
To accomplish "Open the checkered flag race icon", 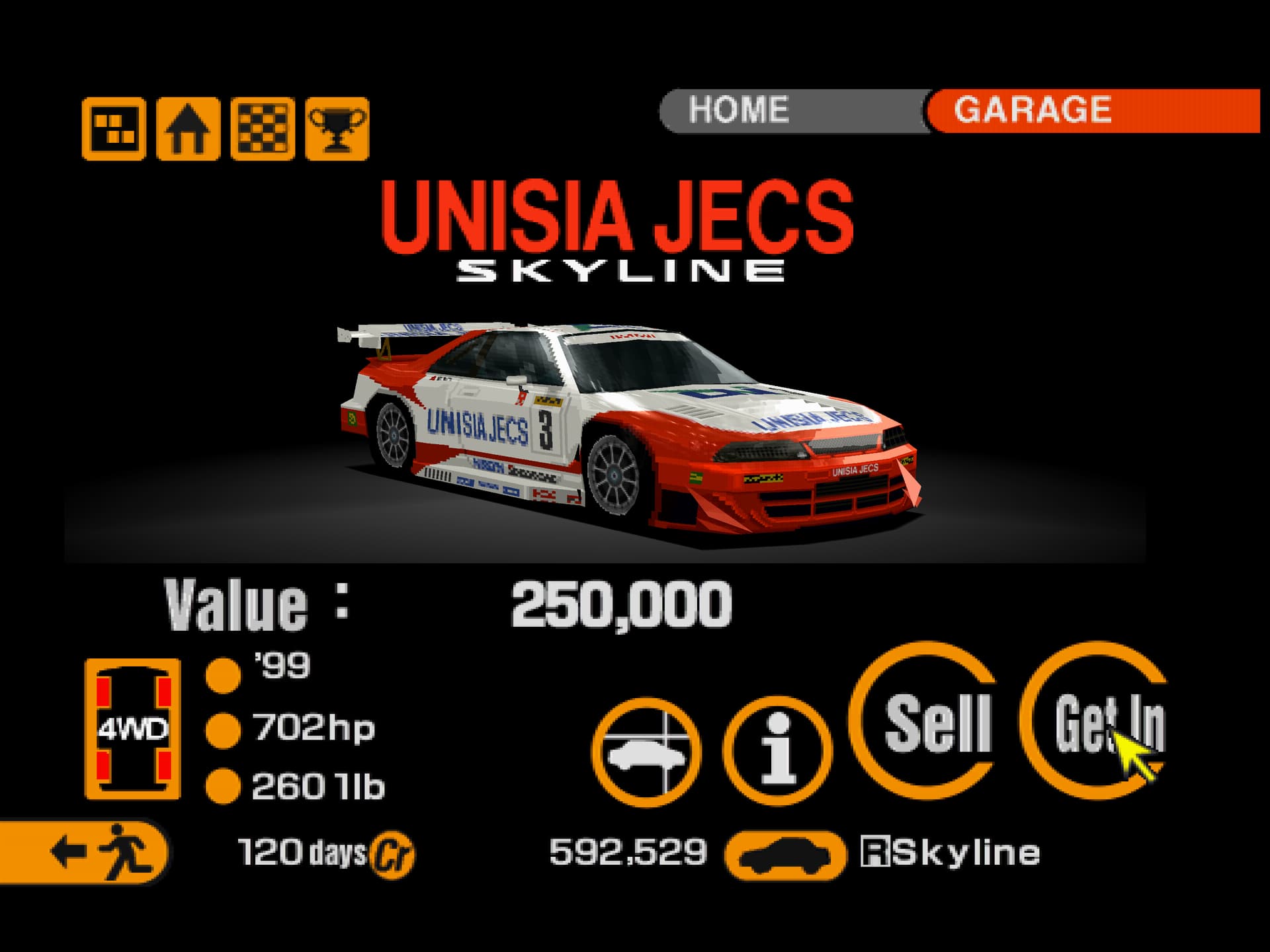I will click(x=263, y=128).
